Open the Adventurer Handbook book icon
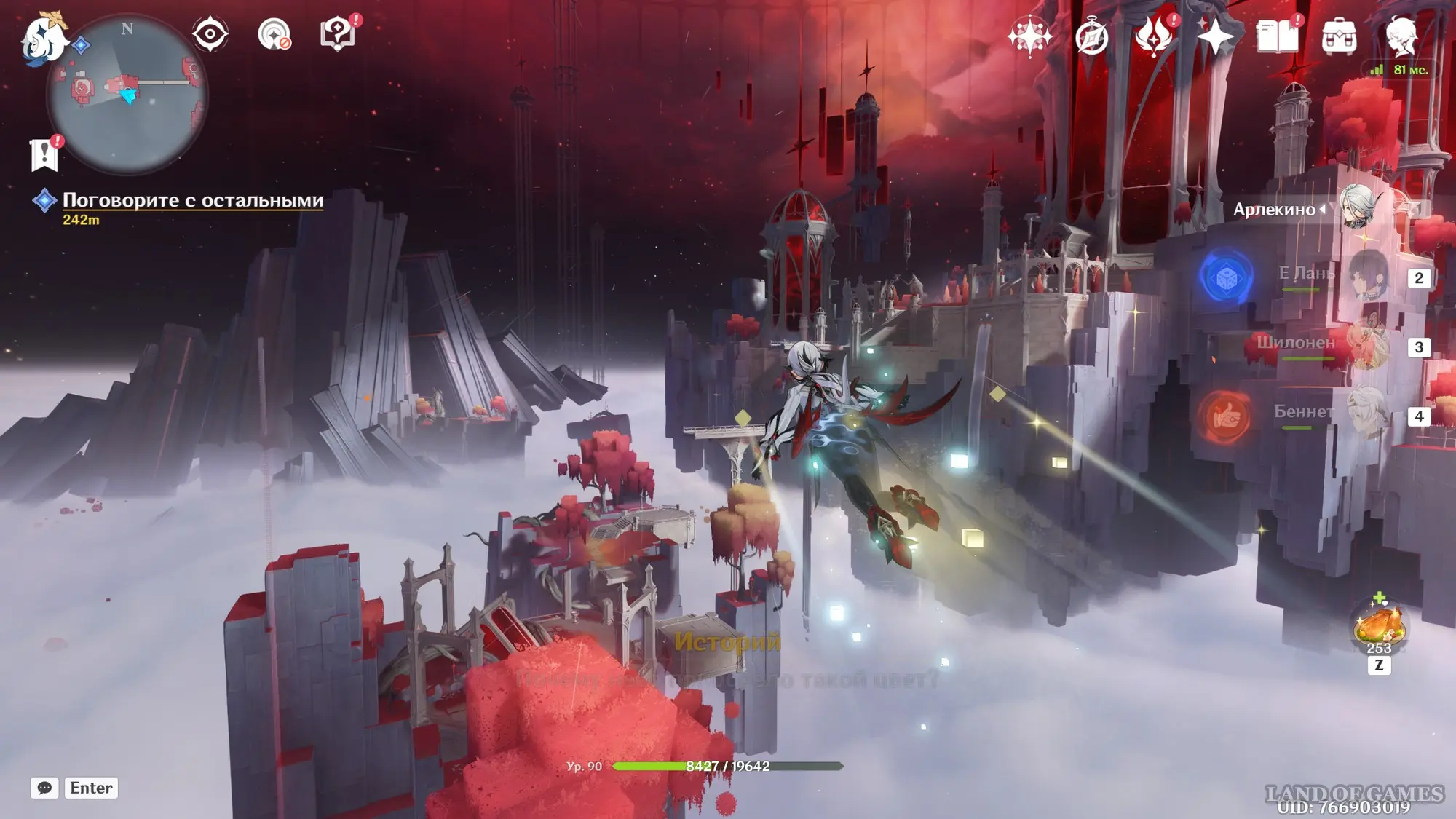 [1277, 36]
